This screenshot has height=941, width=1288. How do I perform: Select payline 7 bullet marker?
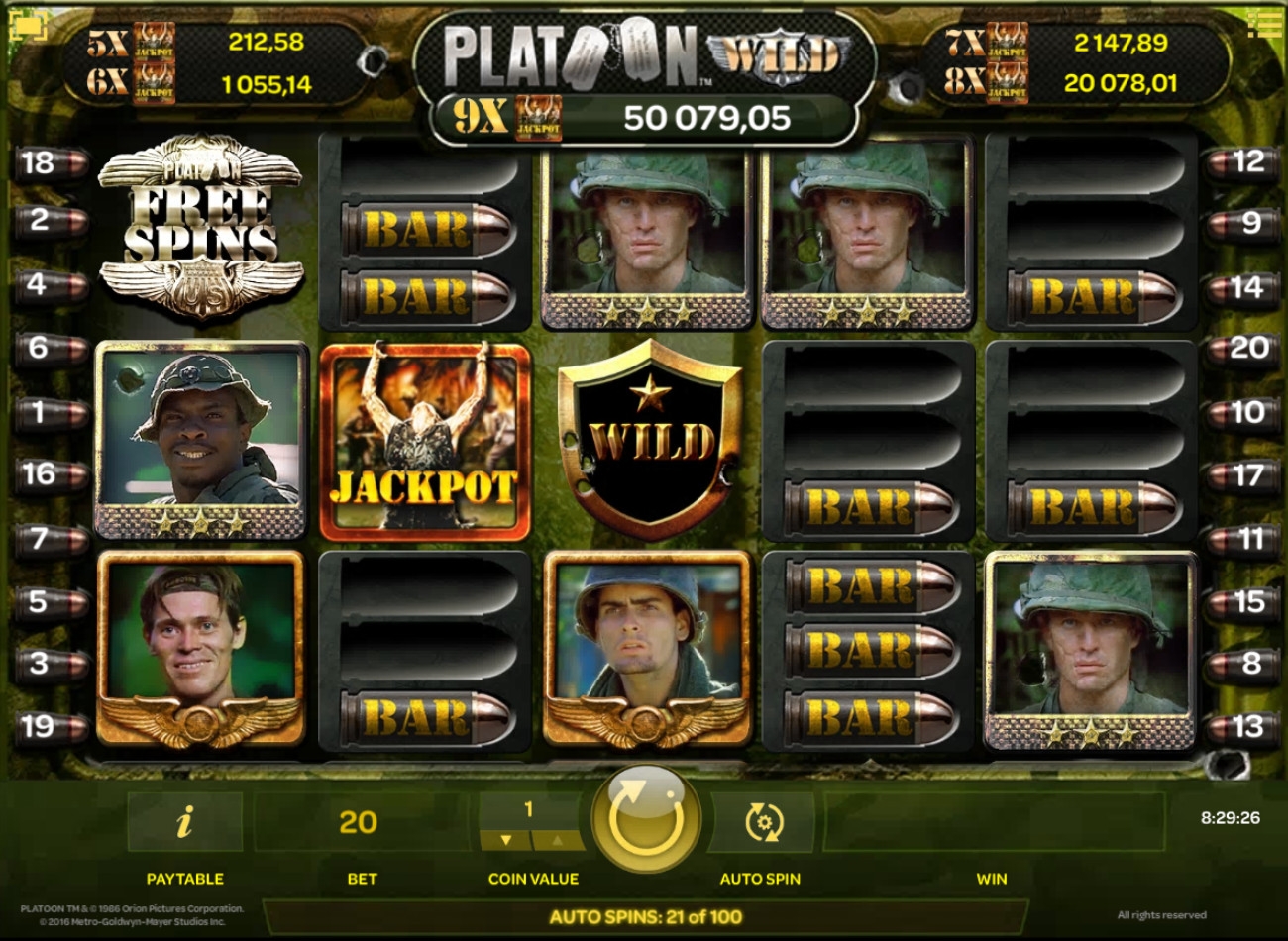pyautogui.click(x=47, y=539)
